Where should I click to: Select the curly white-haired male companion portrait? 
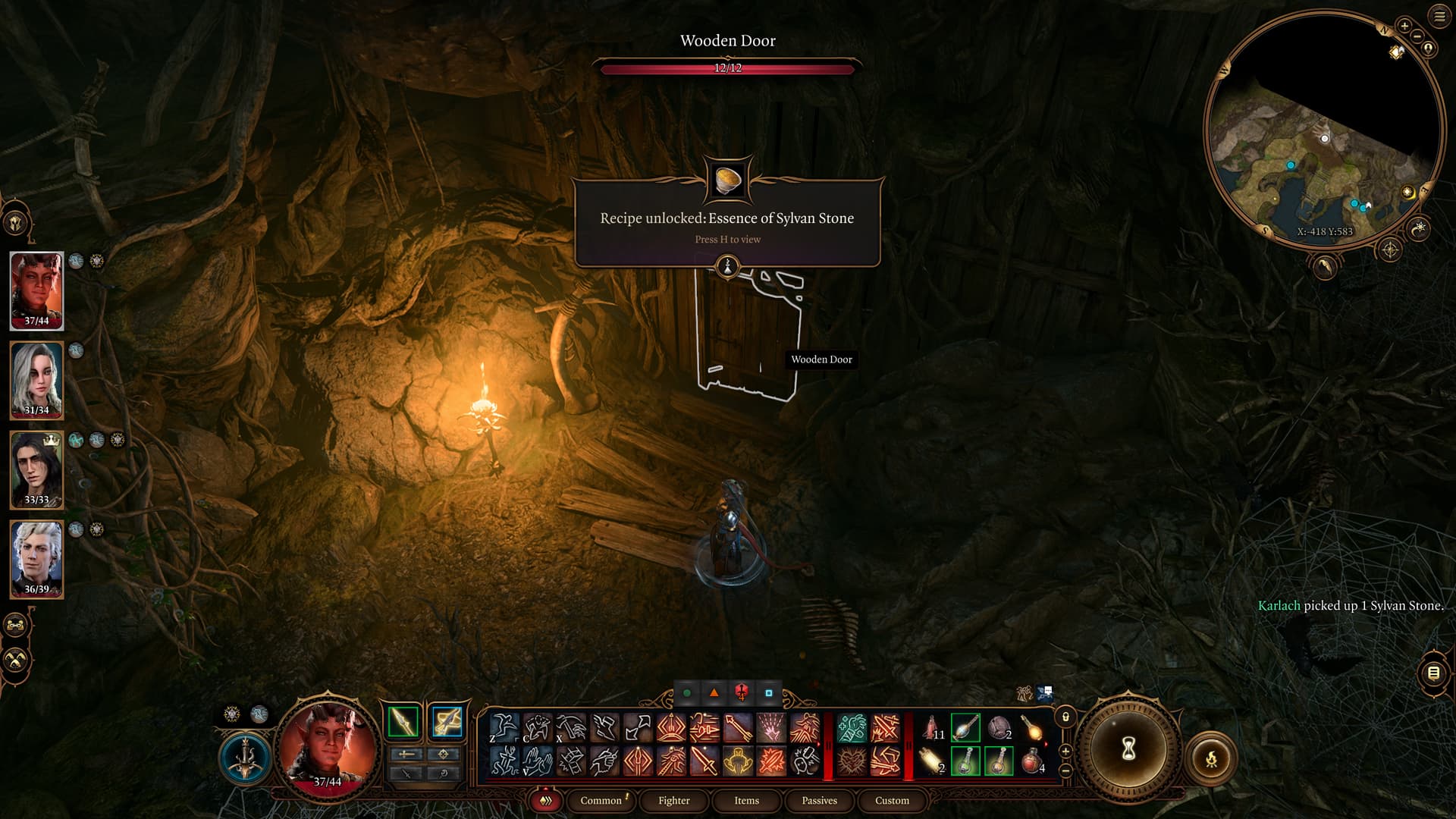click(x=36, y=559)
